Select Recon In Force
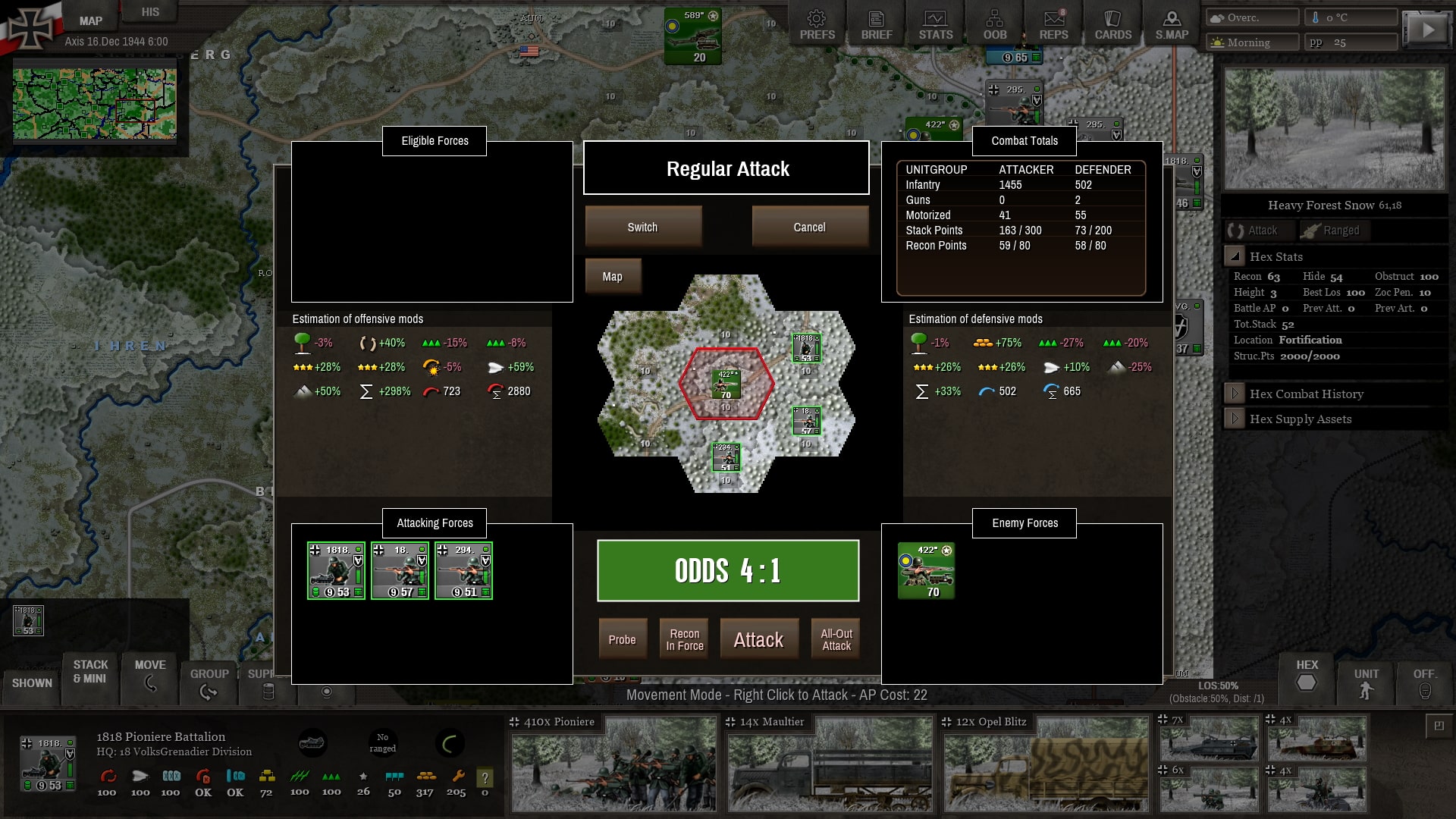1456x819 pixels. [x=684, y=639]
